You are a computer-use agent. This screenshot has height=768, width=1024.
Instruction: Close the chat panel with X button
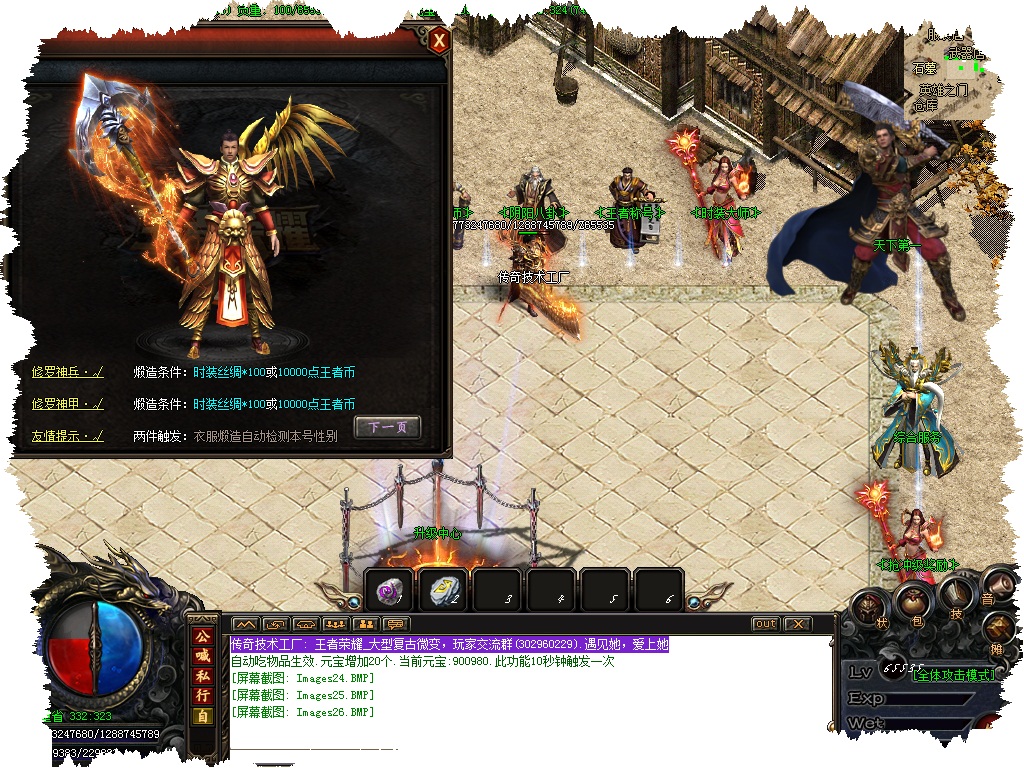click(796, 624)
